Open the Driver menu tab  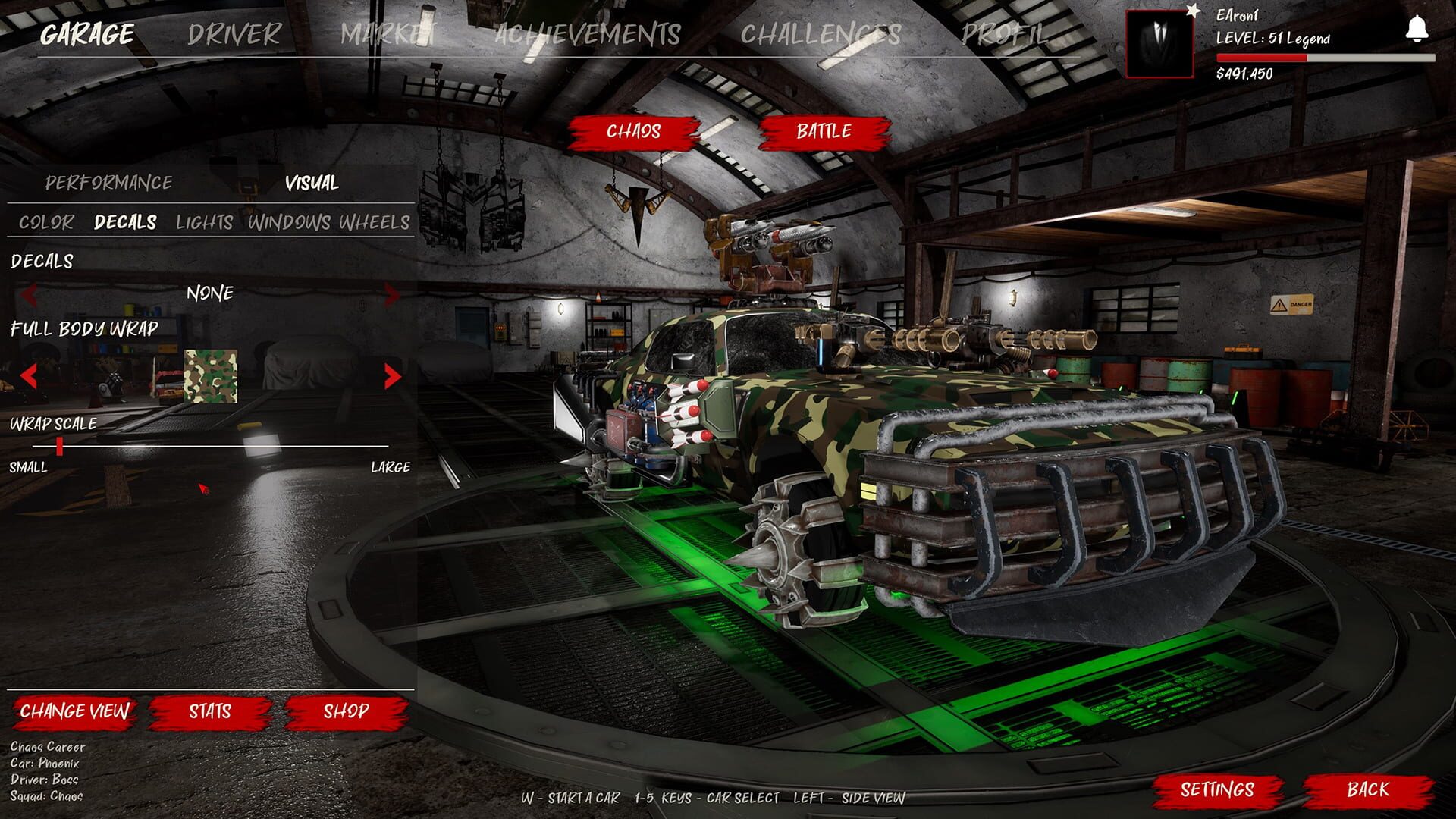[234, 34]
